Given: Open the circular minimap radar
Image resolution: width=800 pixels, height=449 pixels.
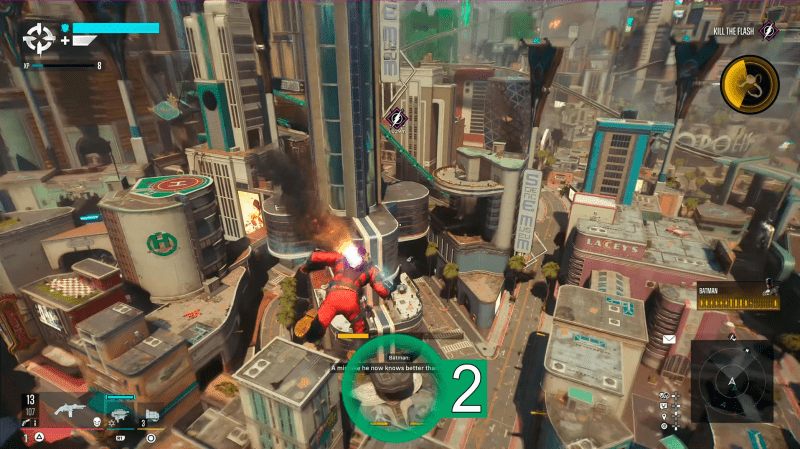Looking at the screenshot, I should (x=732, y=381).
